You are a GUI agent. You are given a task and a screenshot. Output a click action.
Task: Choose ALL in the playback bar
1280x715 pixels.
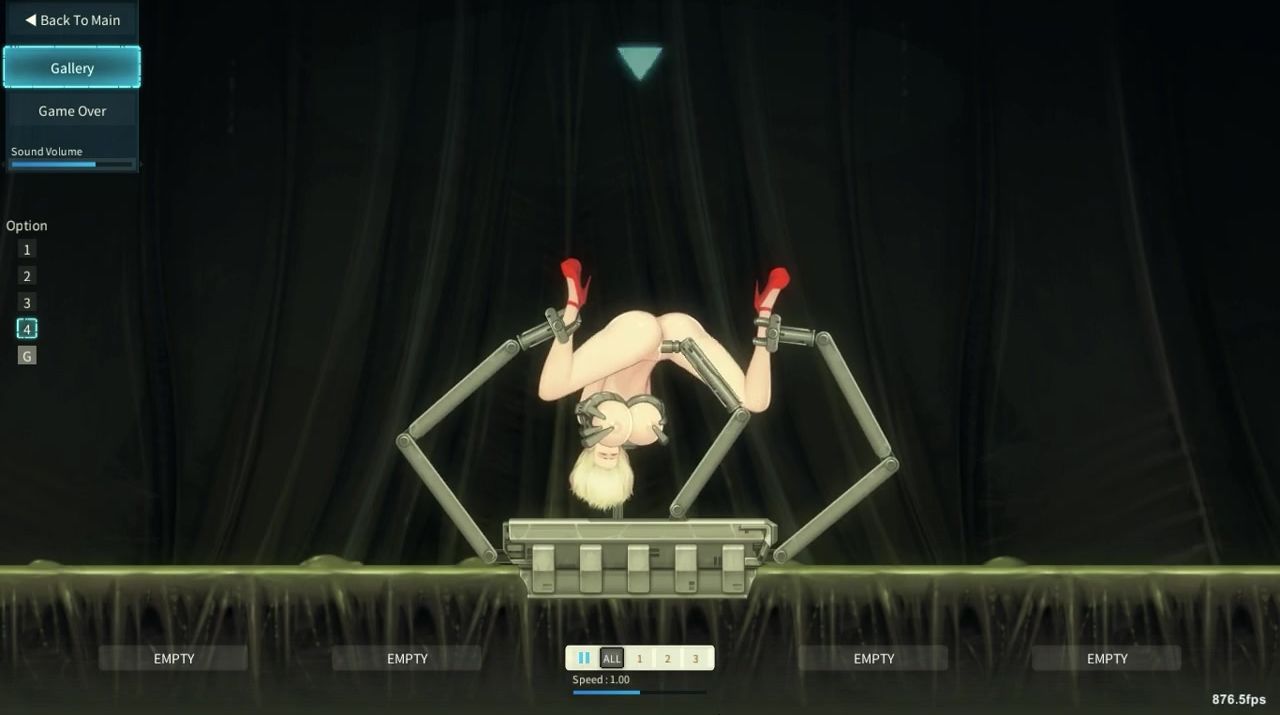612,658
